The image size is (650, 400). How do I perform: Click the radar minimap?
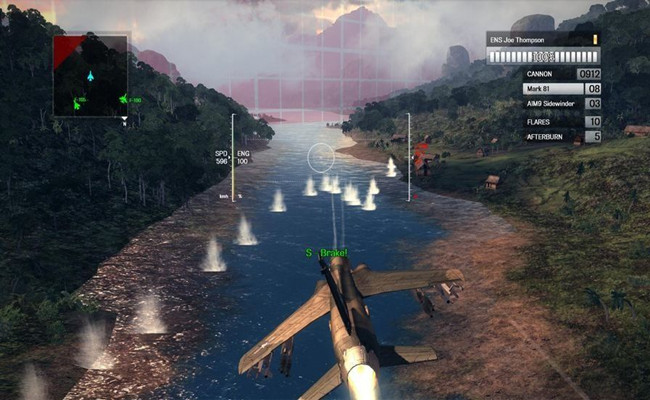pos(90,75)
